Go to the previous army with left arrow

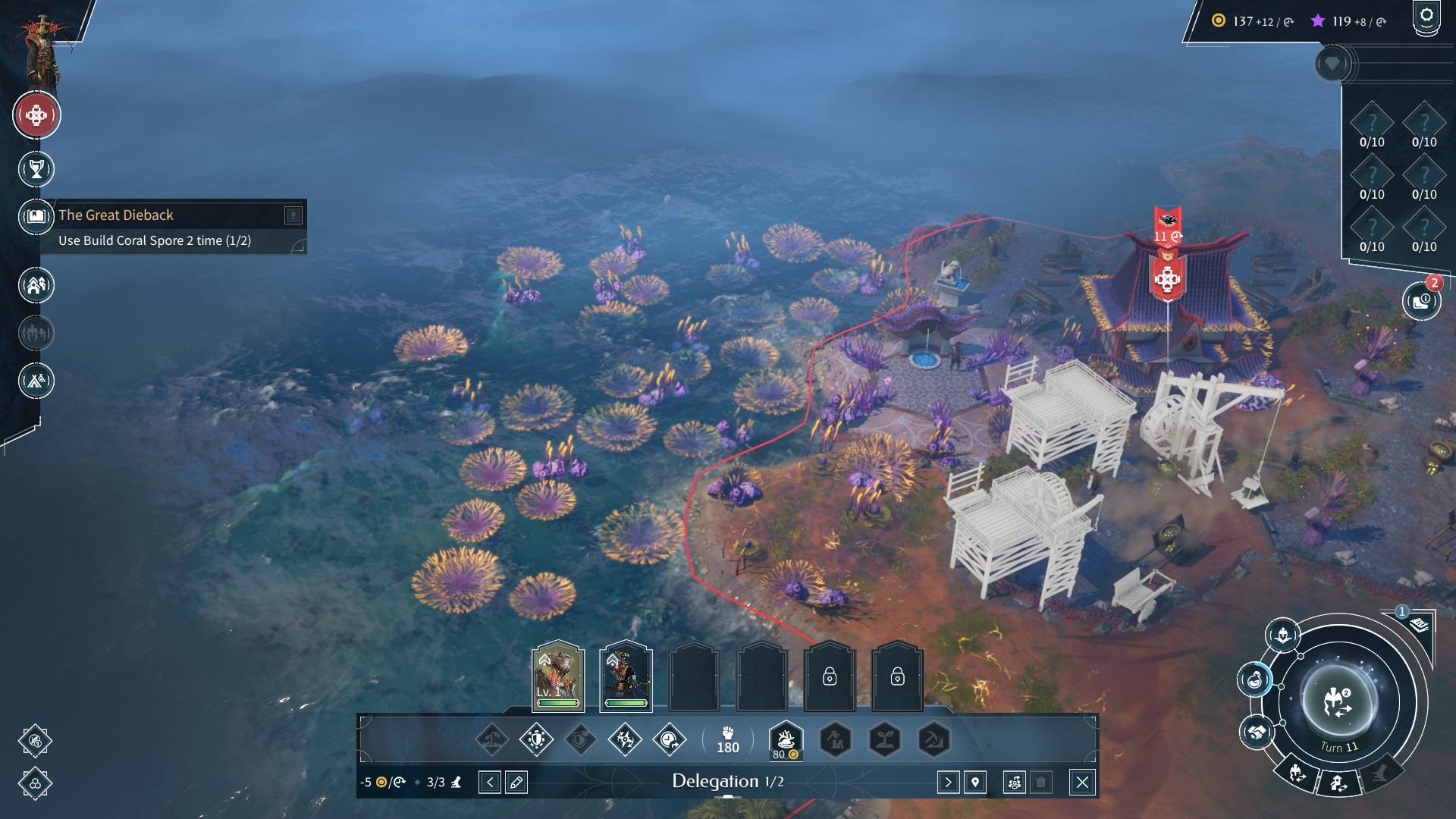(490, 782)
